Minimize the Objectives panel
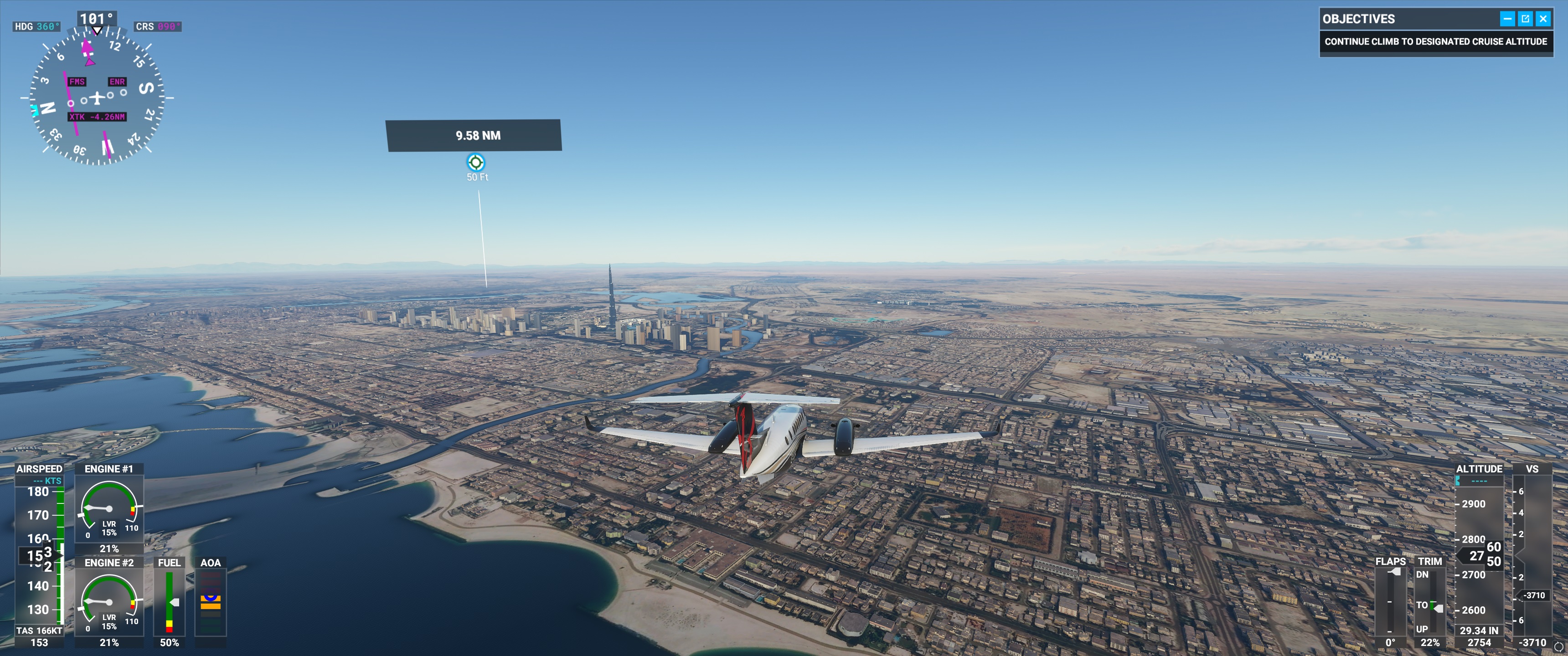Screen dimensions: 1568x656 click(1507, 19)
